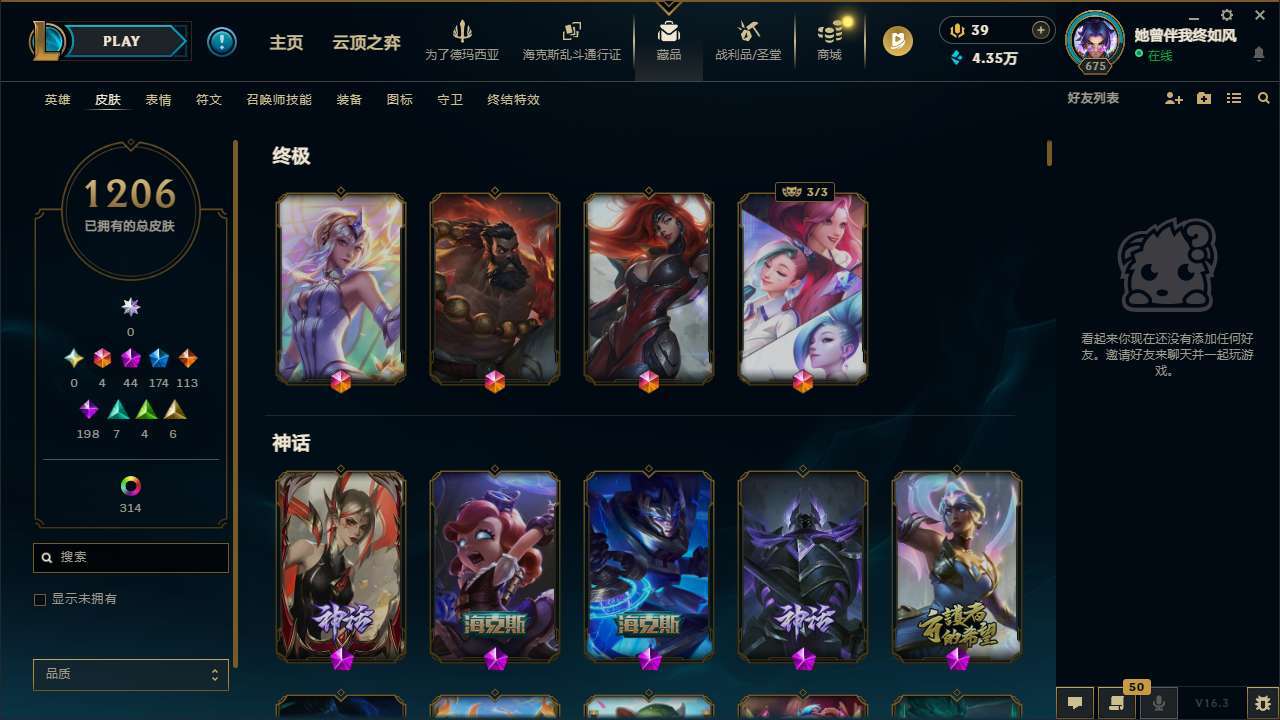Image resolution: width=1280 pixels, height=720 pixels.
Task: Click the chroma color wheel above 314
Action: coord(130,485)
